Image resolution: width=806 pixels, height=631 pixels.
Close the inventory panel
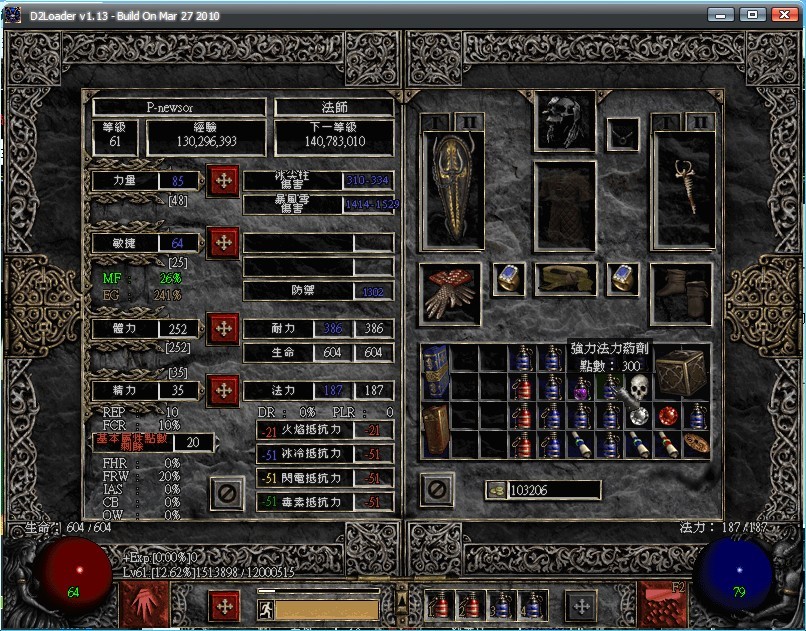click(x=437, y=489)
